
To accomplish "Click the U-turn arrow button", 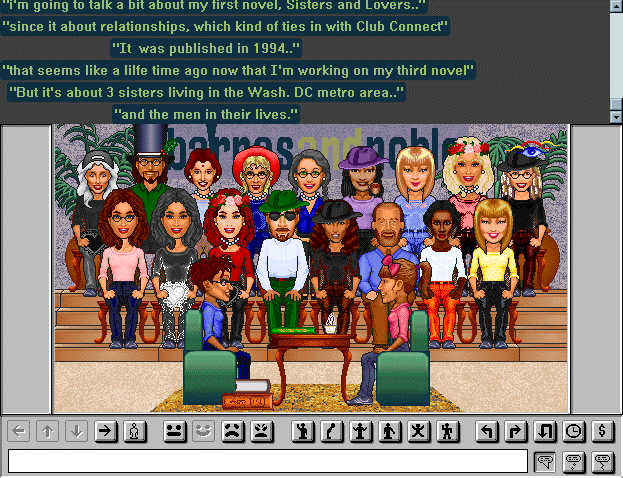I will click(545, 432).
